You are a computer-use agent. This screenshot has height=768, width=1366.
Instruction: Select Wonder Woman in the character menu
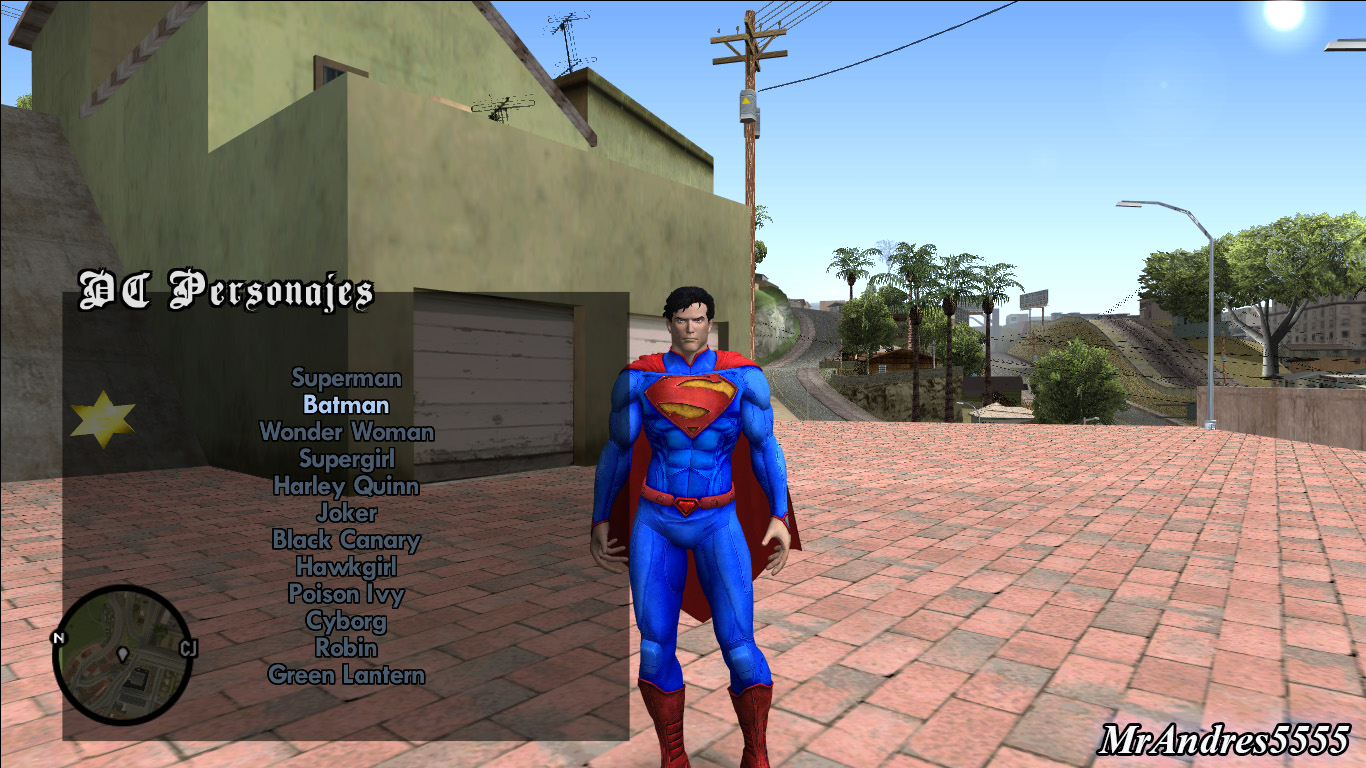346,433
